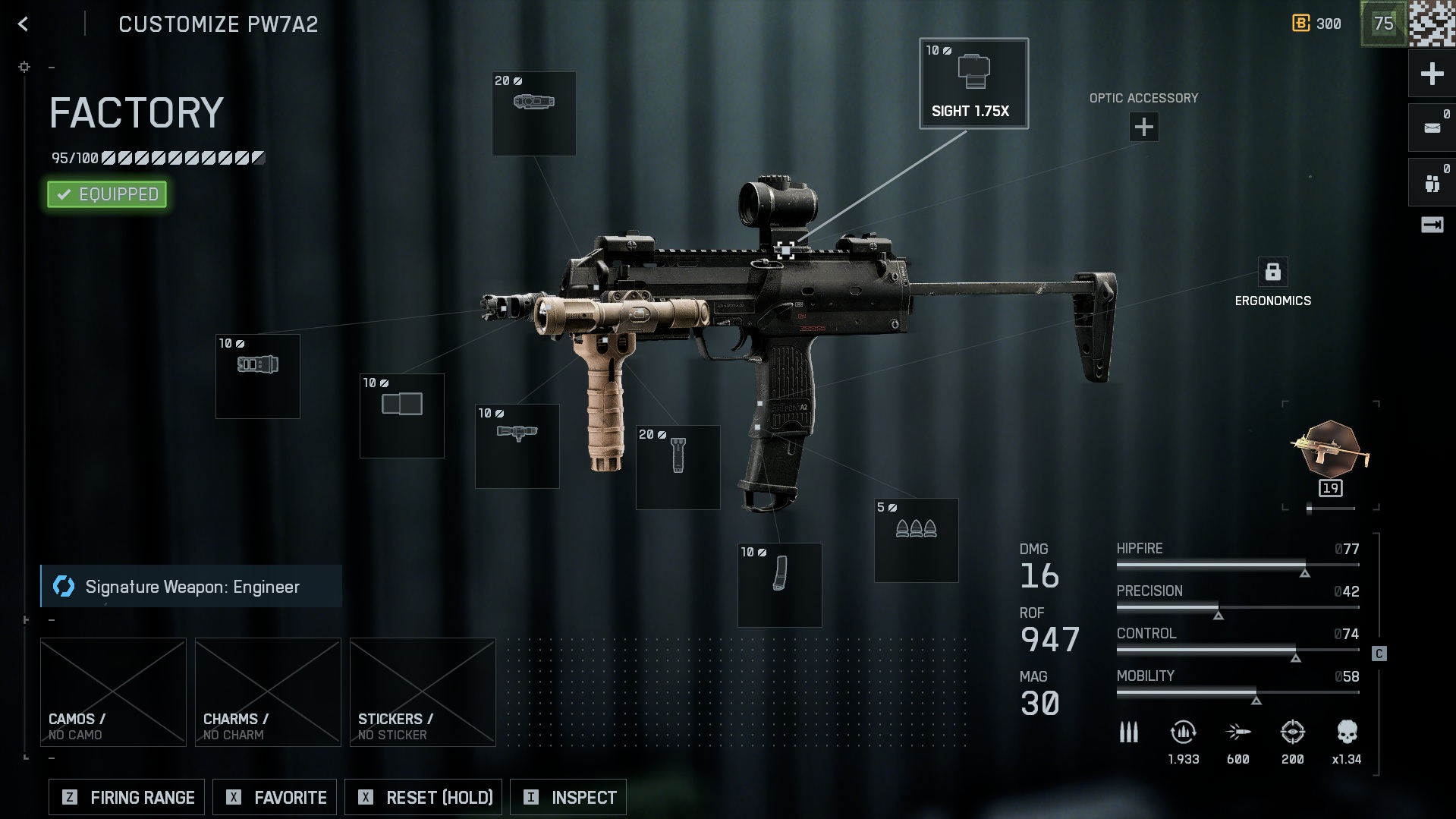Select the magazine attachment slot
The height and width of the screenshot is (819, 1456).
point(779,584)
